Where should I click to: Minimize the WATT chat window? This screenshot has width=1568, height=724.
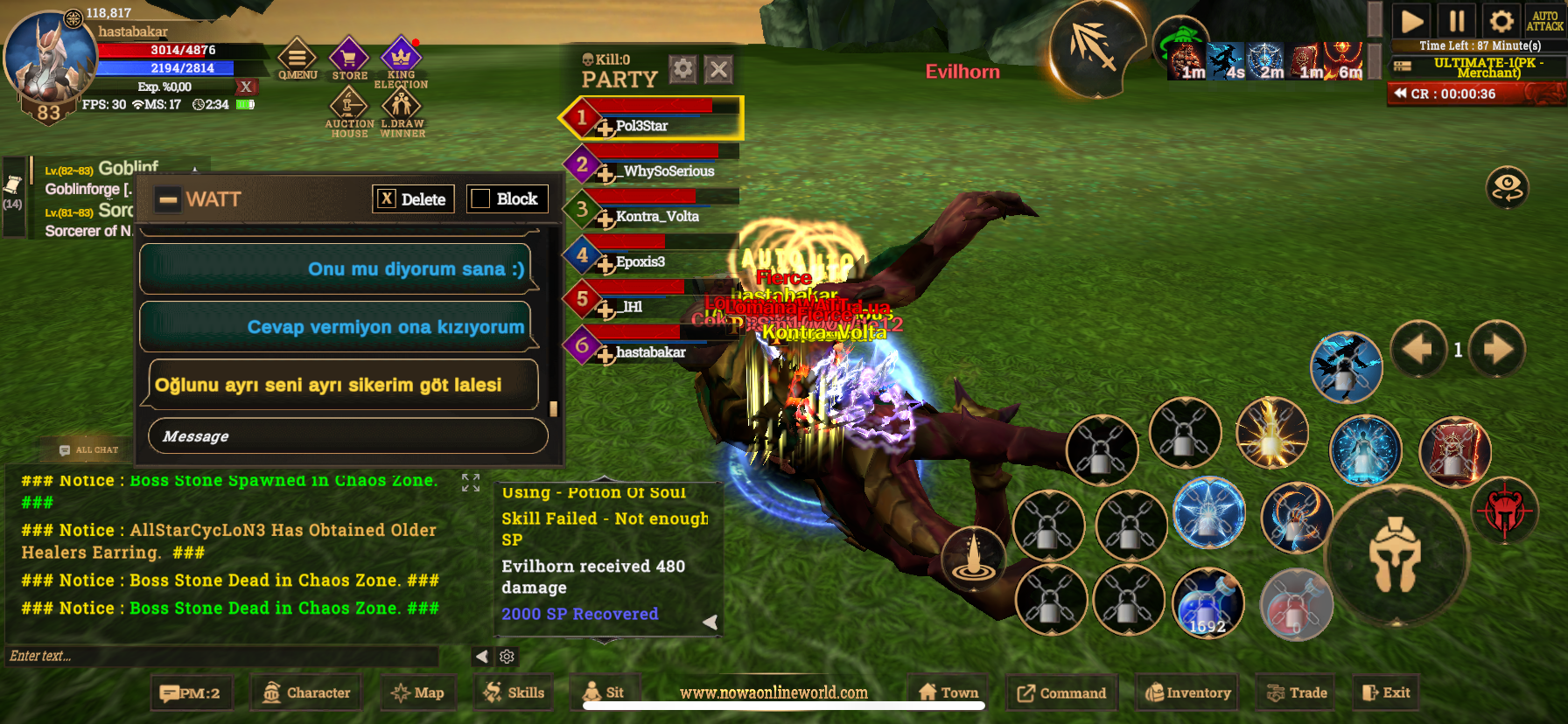coord(168,200)
